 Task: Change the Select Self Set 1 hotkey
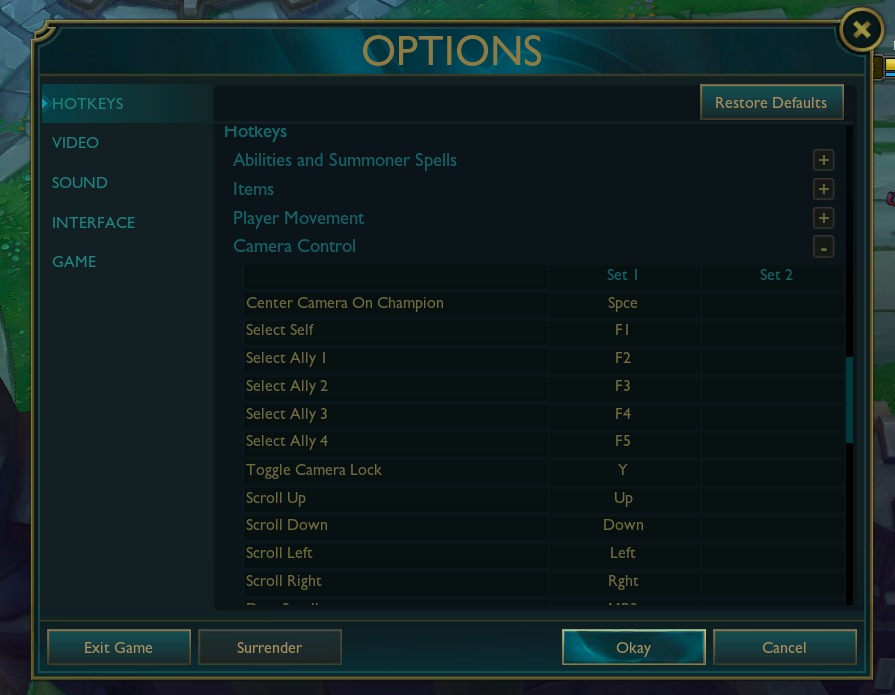click(623, 330)
